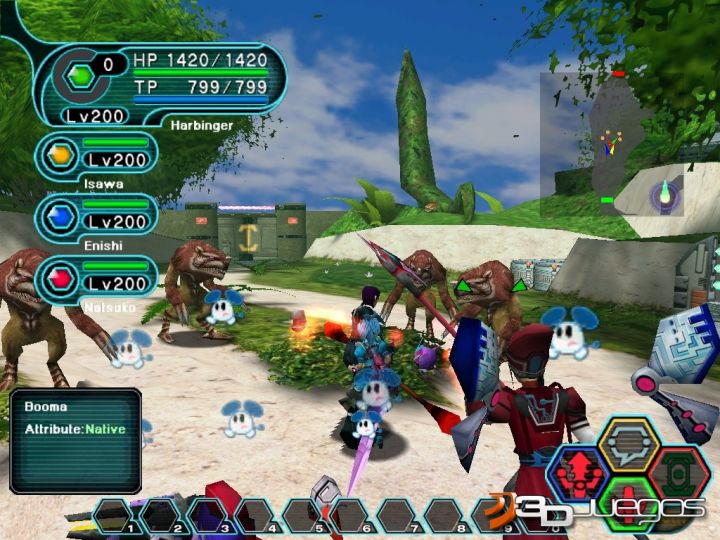Select Enishi's party member panel
720x540 pixels.
[95, 217]
